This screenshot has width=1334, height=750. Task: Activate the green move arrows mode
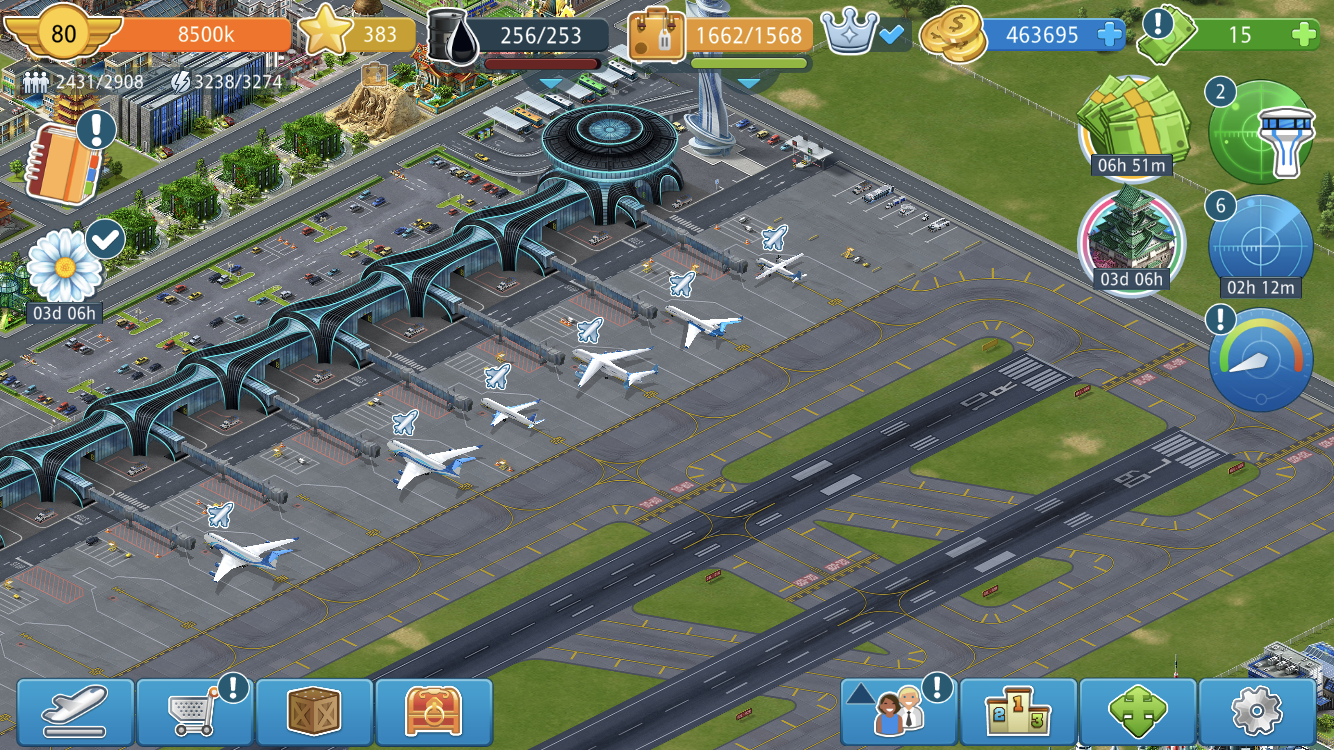coord(1138,712)
